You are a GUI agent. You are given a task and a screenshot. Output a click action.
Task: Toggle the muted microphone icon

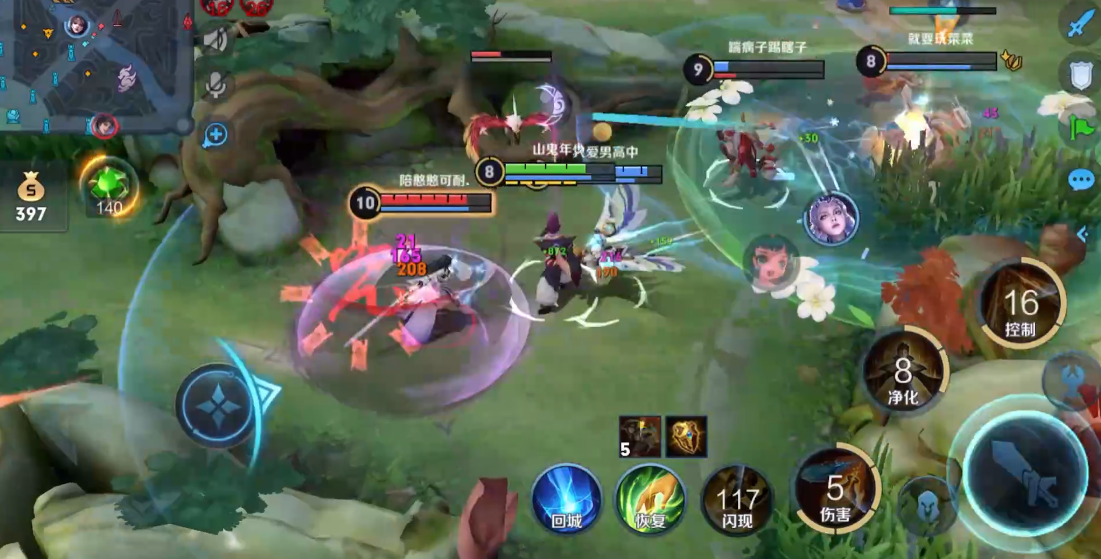[x=215, y=86]
